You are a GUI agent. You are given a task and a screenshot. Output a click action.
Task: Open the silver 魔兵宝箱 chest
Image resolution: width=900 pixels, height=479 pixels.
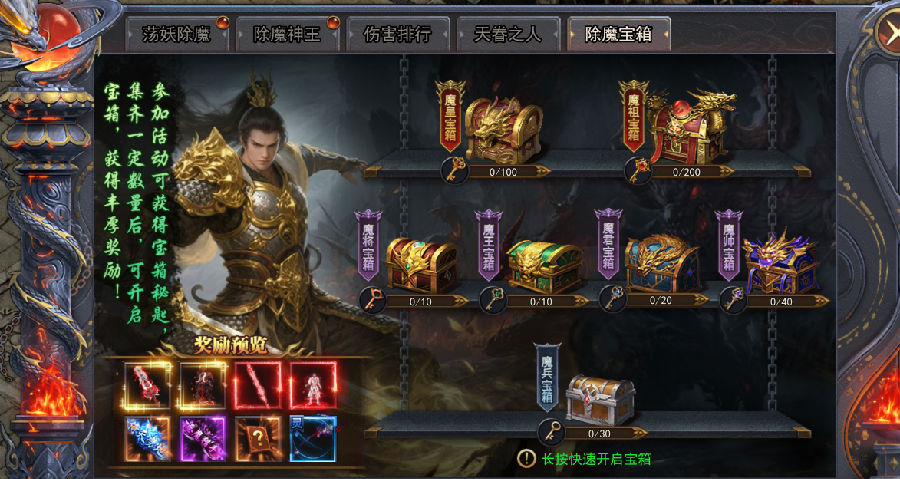click(x=601, y=398)
